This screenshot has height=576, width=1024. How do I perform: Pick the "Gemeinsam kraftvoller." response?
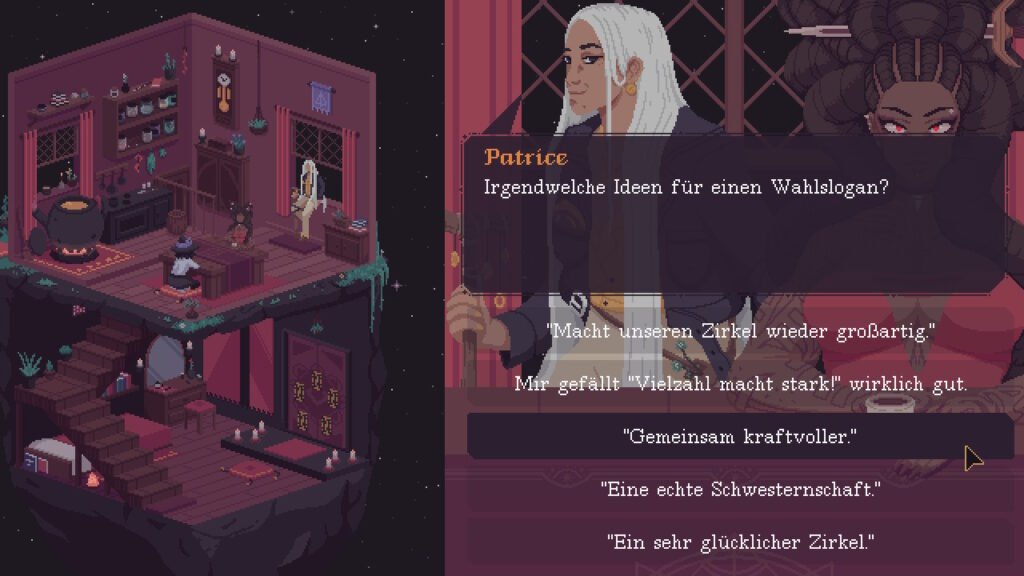(x=740, y=436)
